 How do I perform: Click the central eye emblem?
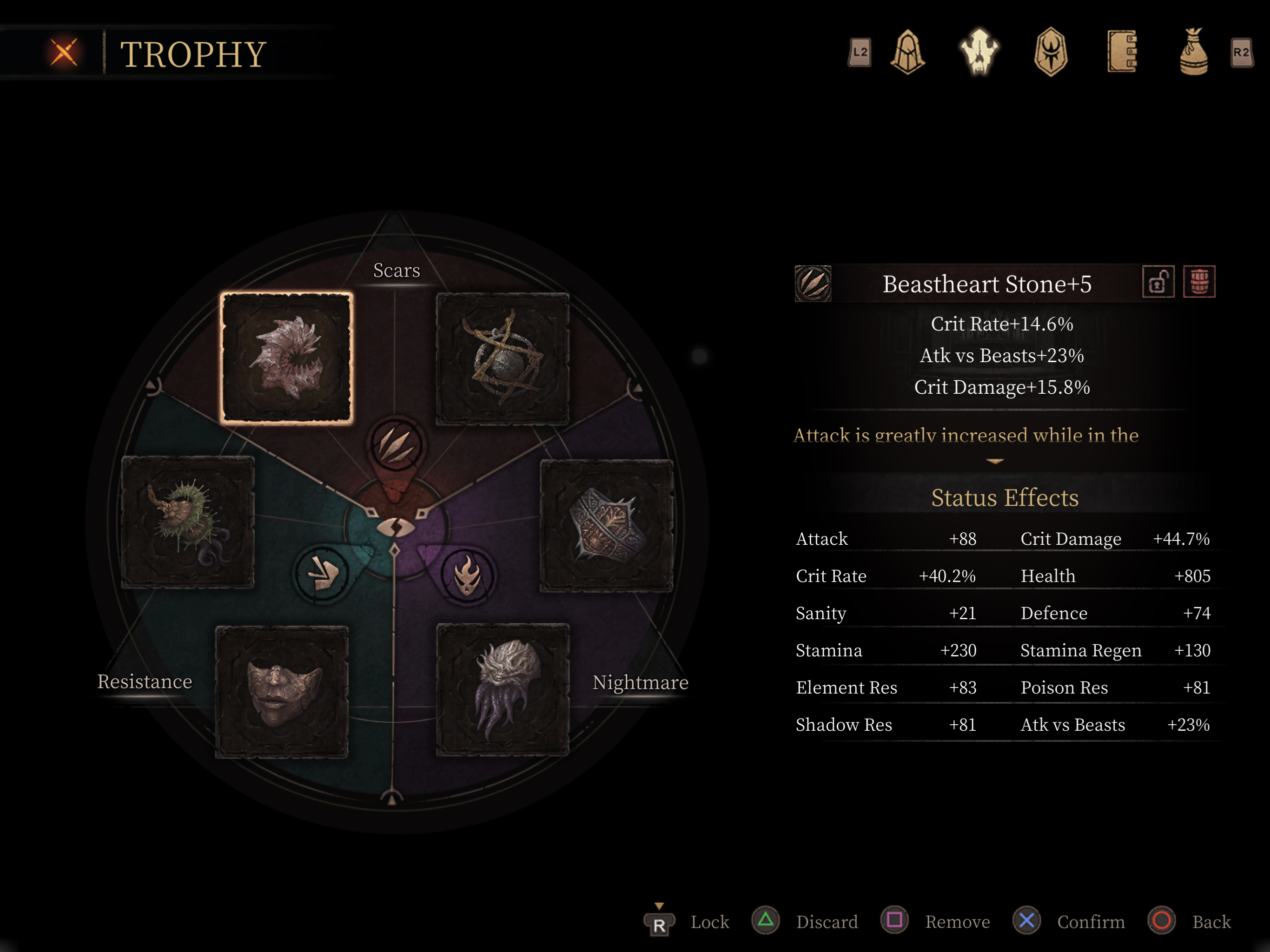396,527
